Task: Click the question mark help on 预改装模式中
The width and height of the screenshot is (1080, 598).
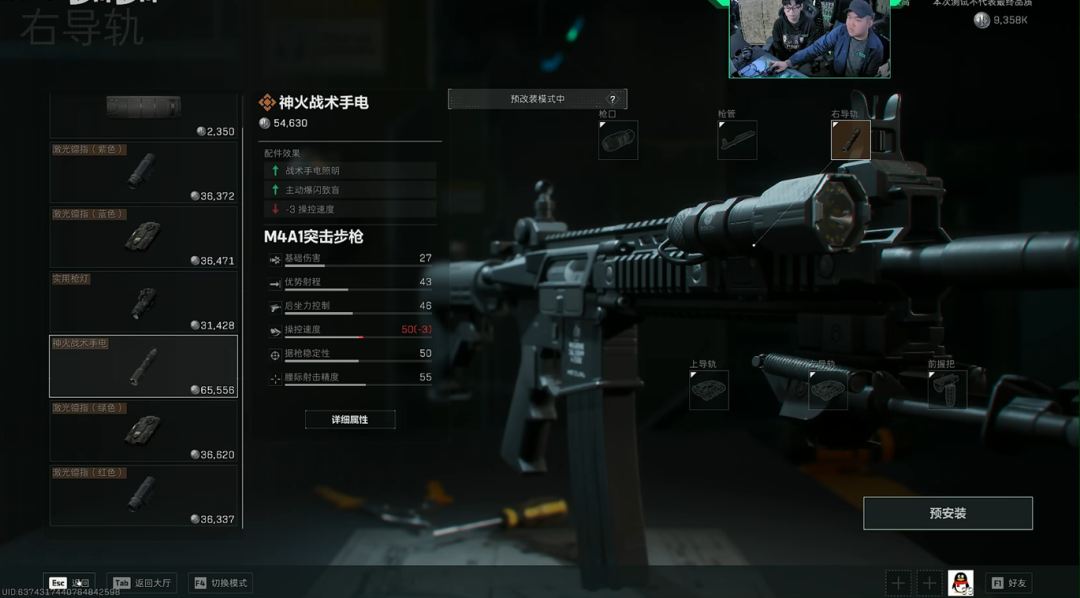Action: 613,99
